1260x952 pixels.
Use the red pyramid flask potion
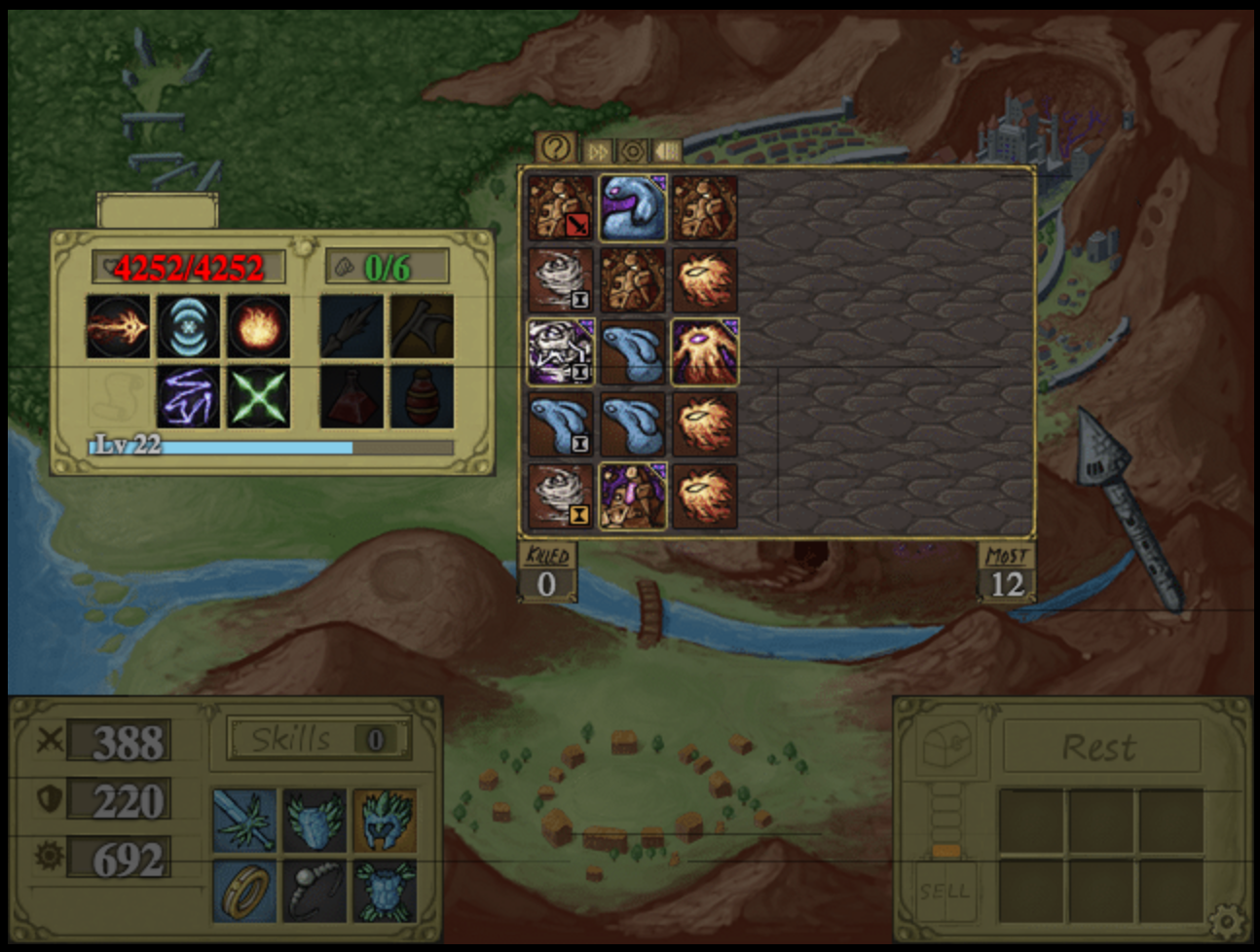pyautogui.click(x=352, y=397)
